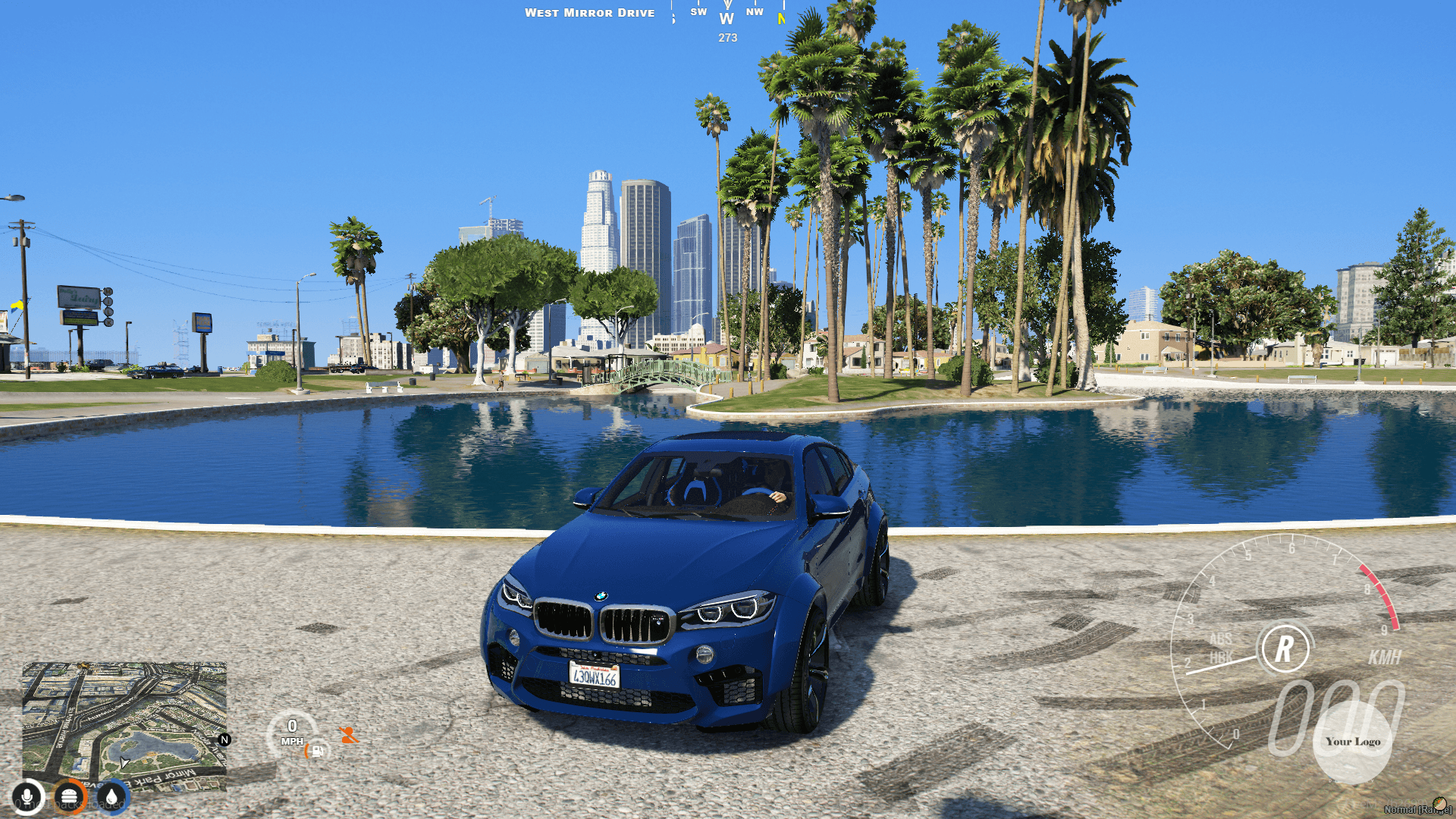Toggle the HBK handbrake indicator
The width and height of the screenshot is (1456, 819).
(x=1222, y=657)
